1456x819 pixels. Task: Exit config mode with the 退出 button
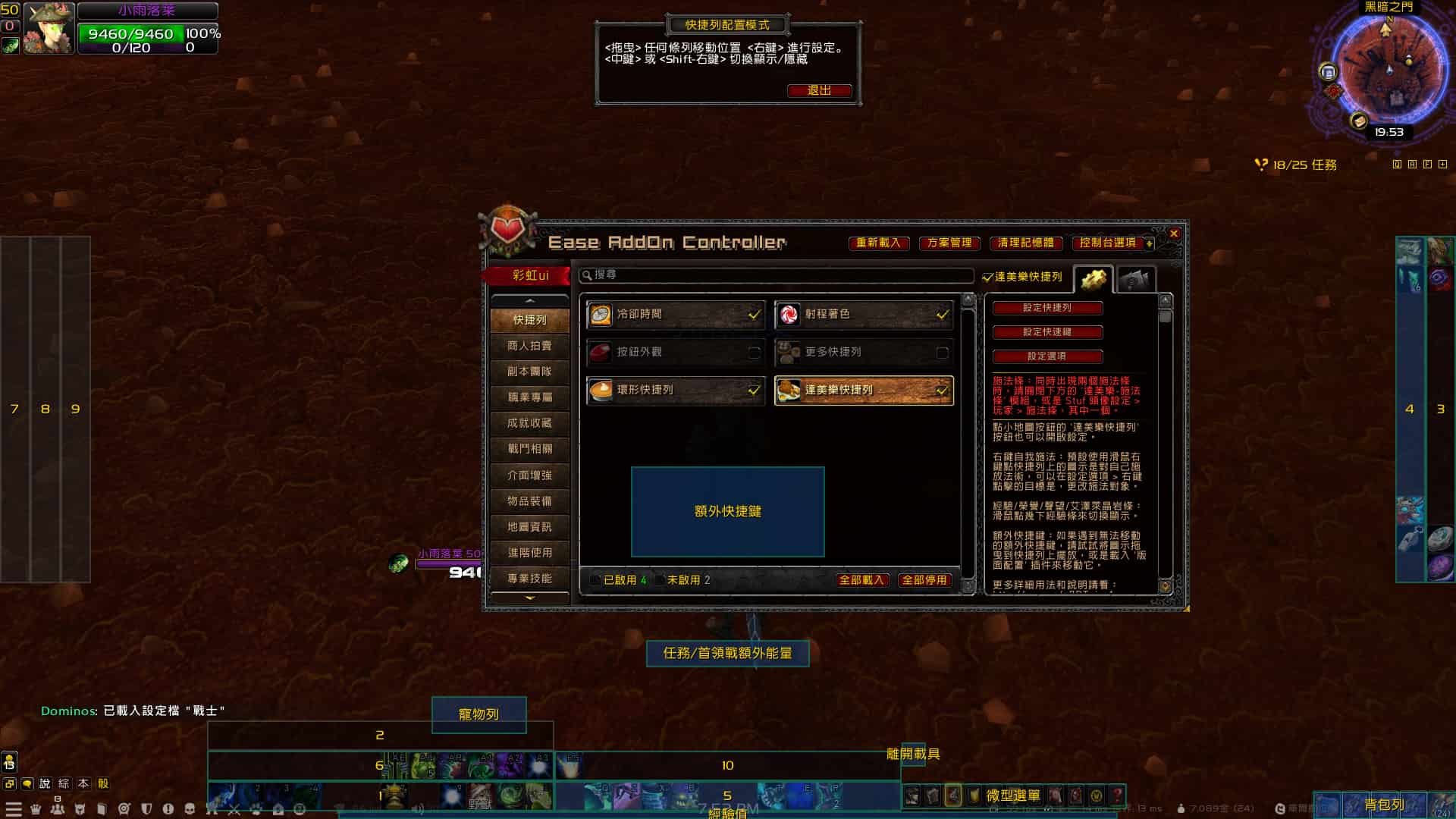(819, 91)
